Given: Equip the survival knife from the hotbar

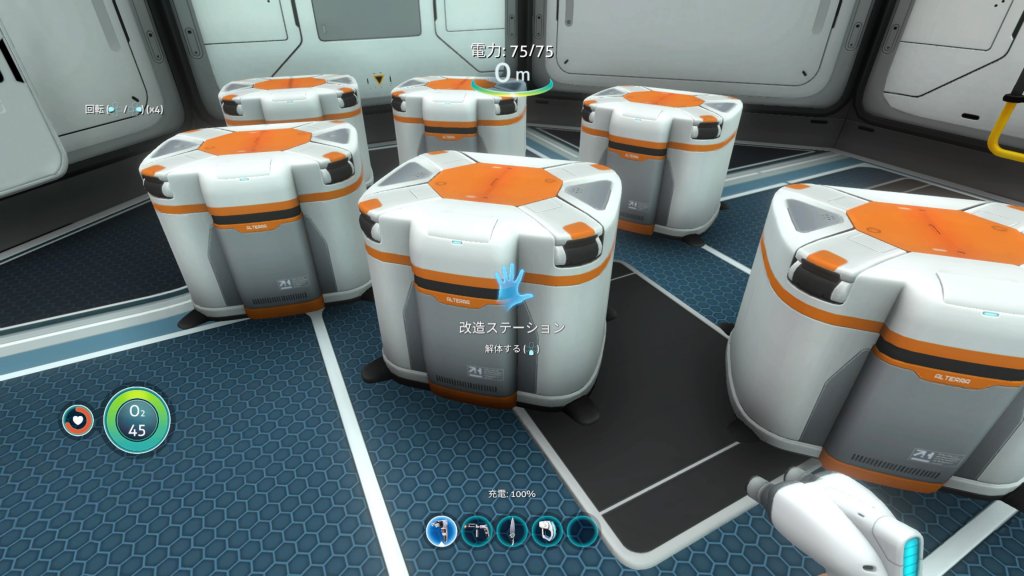Looking at the screenshot, I should click(511, 530).
